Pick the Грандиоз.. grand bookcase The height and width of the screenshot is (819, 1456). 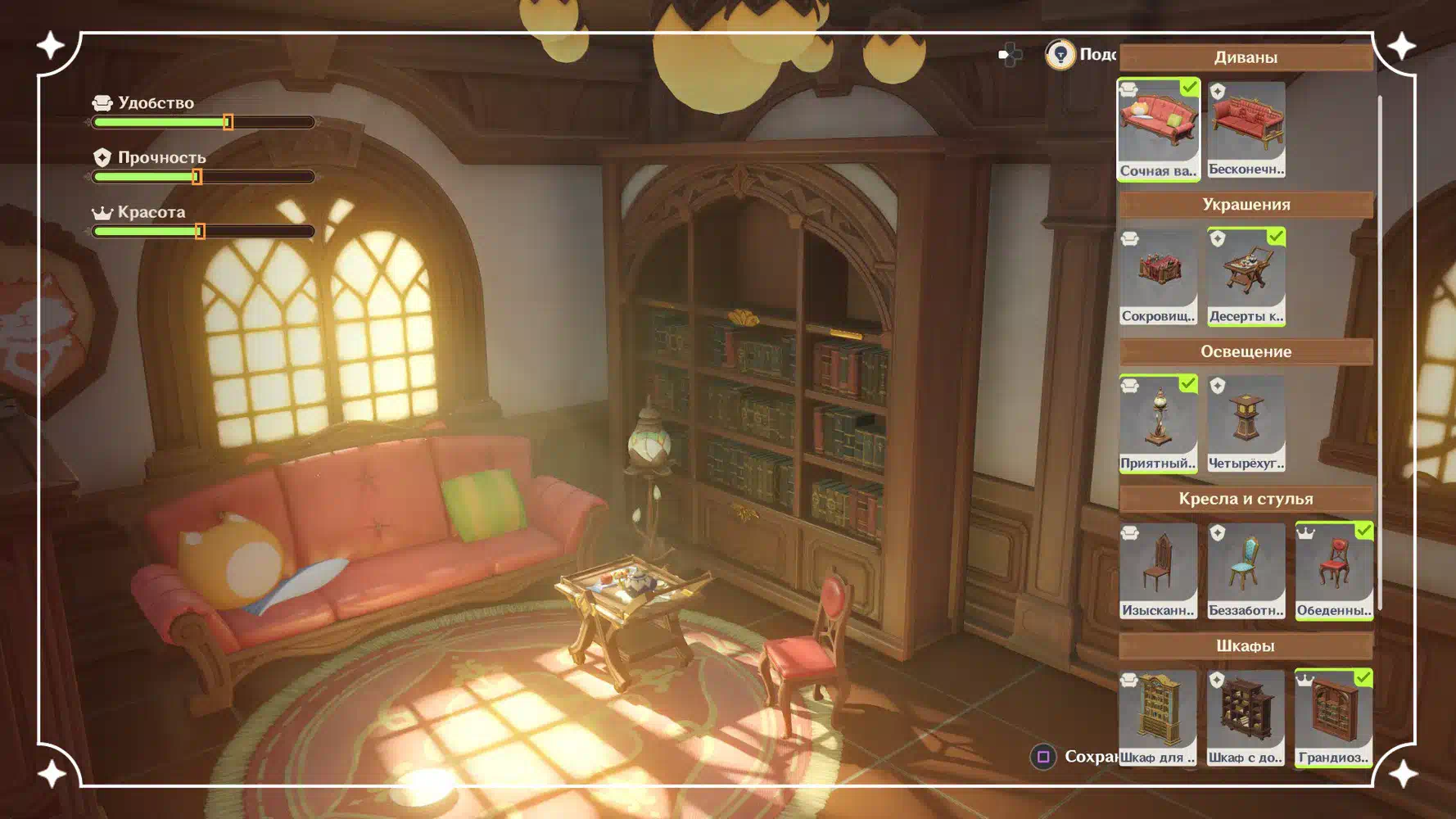pos(1333,718)
